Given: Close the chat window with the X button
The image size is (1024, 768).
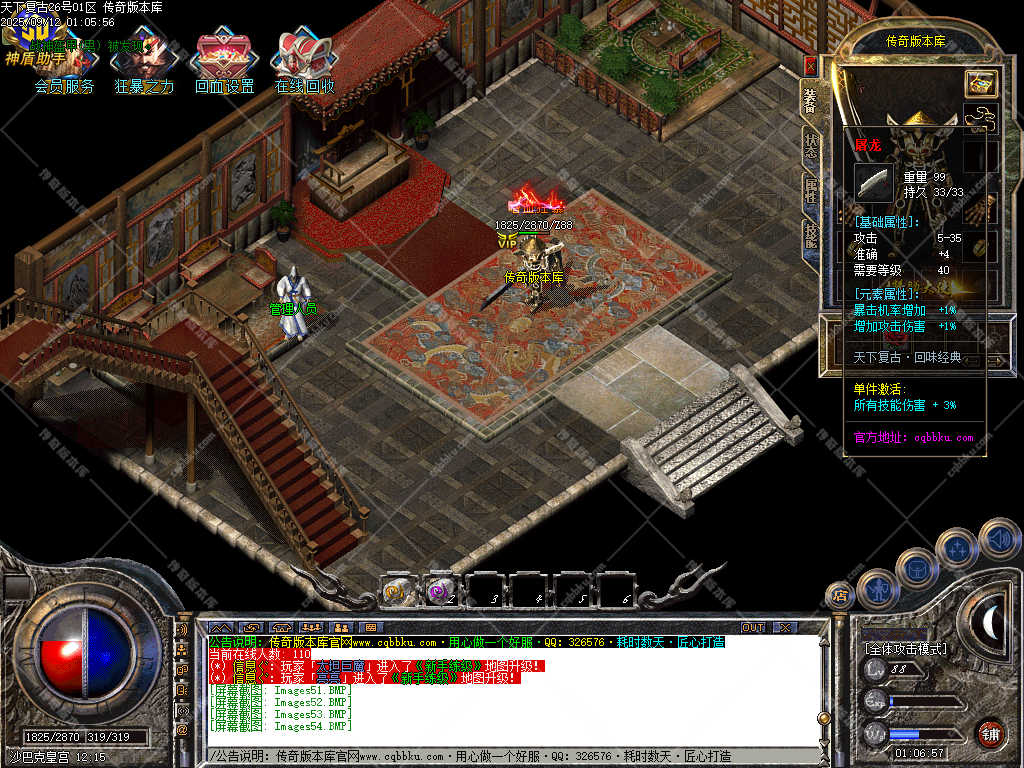Looking at the screenshot, I should click(785, 627).
